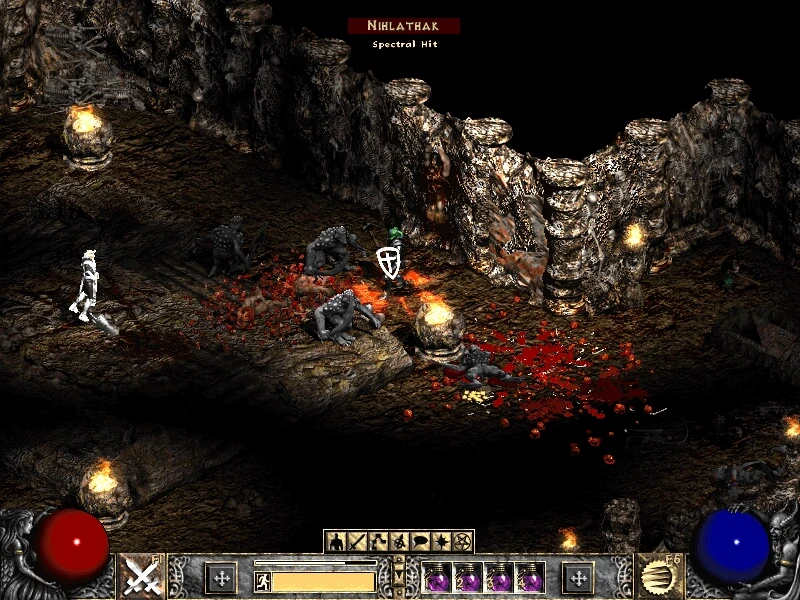Open inventory via the sword icon
The height and width of the screenshot is (600, 800).
tap(355, 542)
